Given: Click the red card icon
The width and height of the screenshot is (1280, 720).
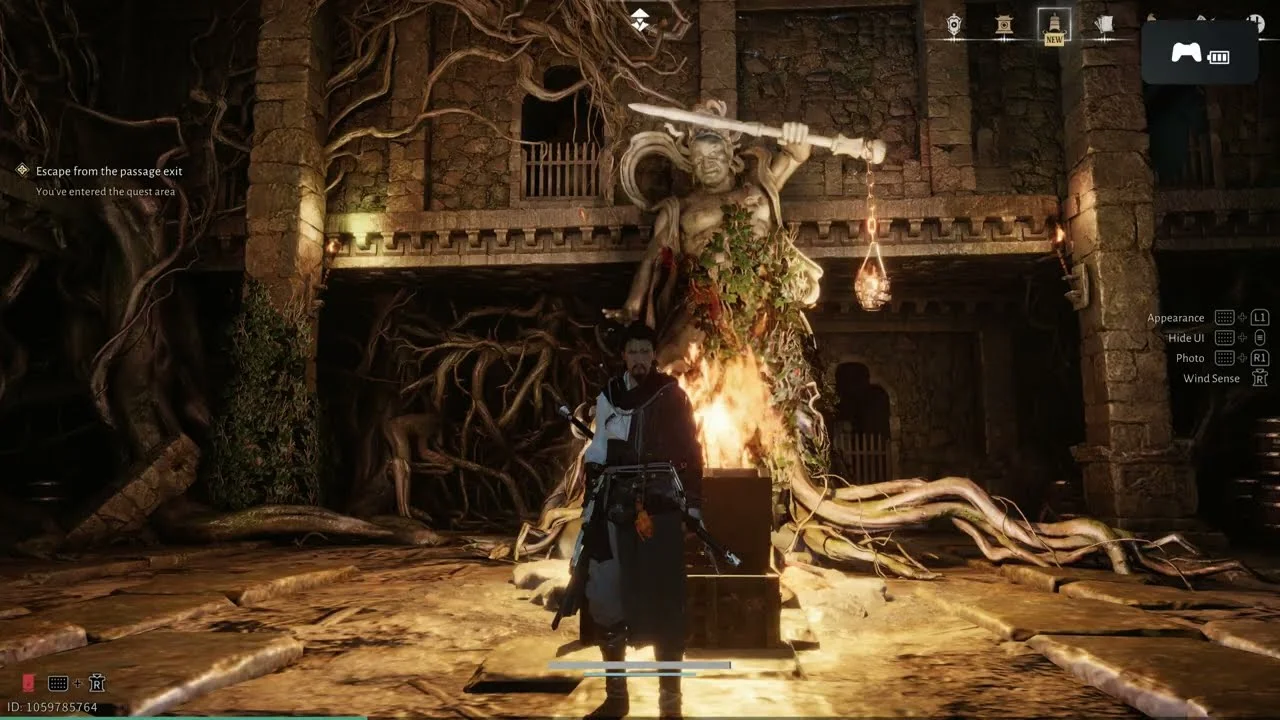Looking at the screenshot, I should [28, 683].
